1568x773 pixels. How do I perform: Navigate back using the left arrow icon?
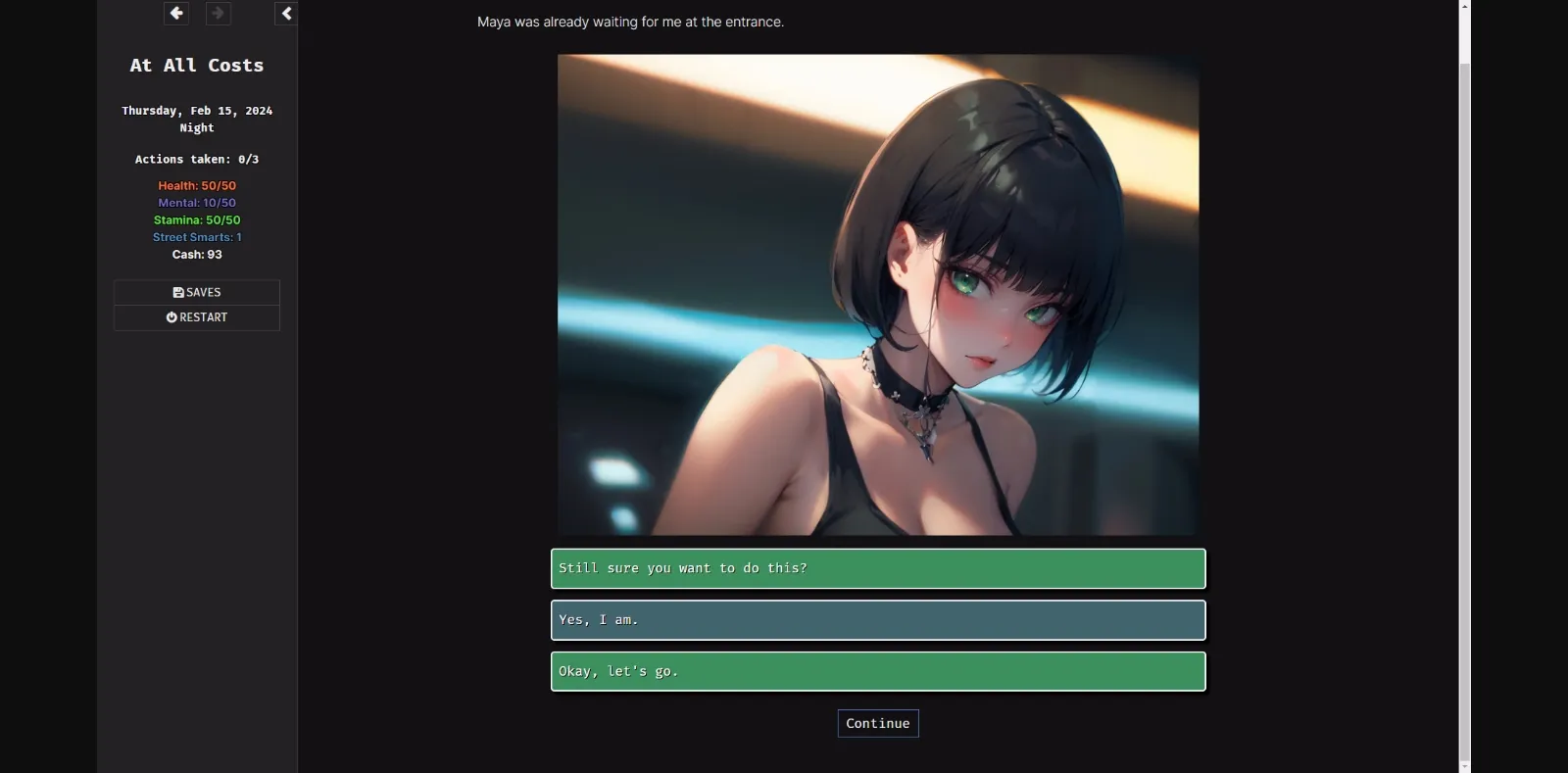pyautogui.click(x=176, y=14)
